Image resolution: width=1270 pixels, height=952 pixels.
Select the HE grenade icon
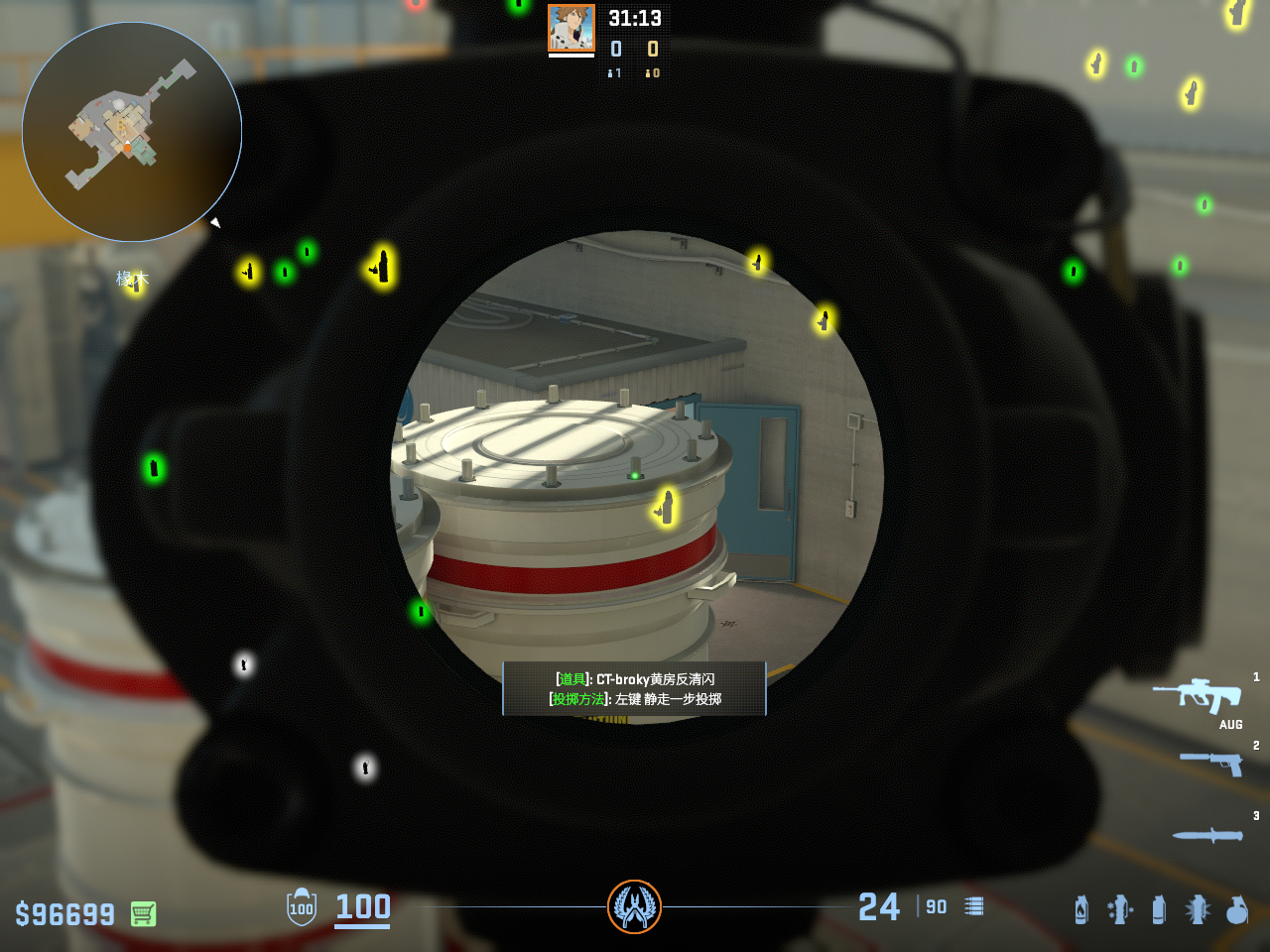click(x=1236, y=909)
